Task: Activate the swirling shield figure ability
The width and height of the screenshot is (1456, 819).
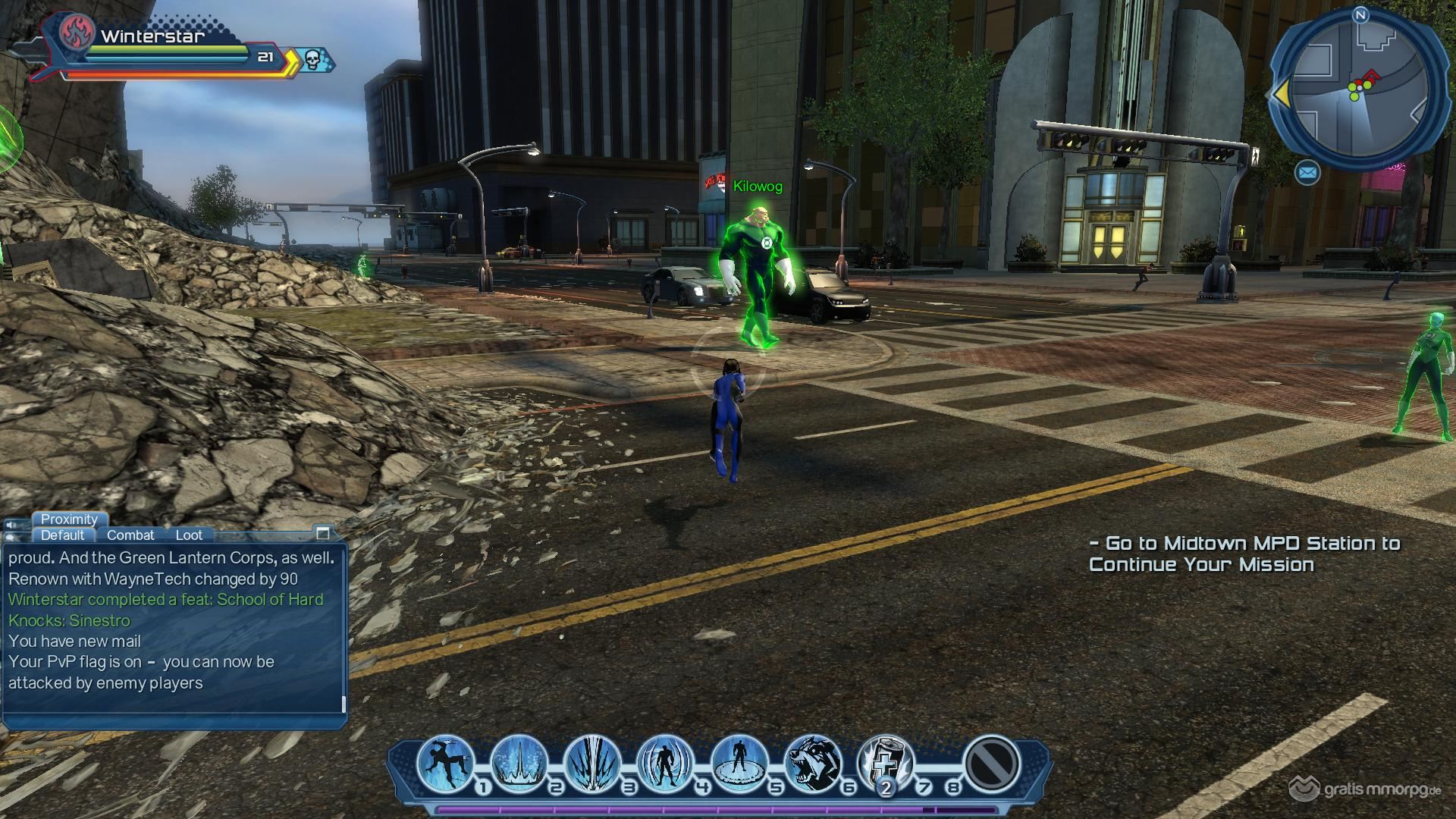Action: coord(665,763)
